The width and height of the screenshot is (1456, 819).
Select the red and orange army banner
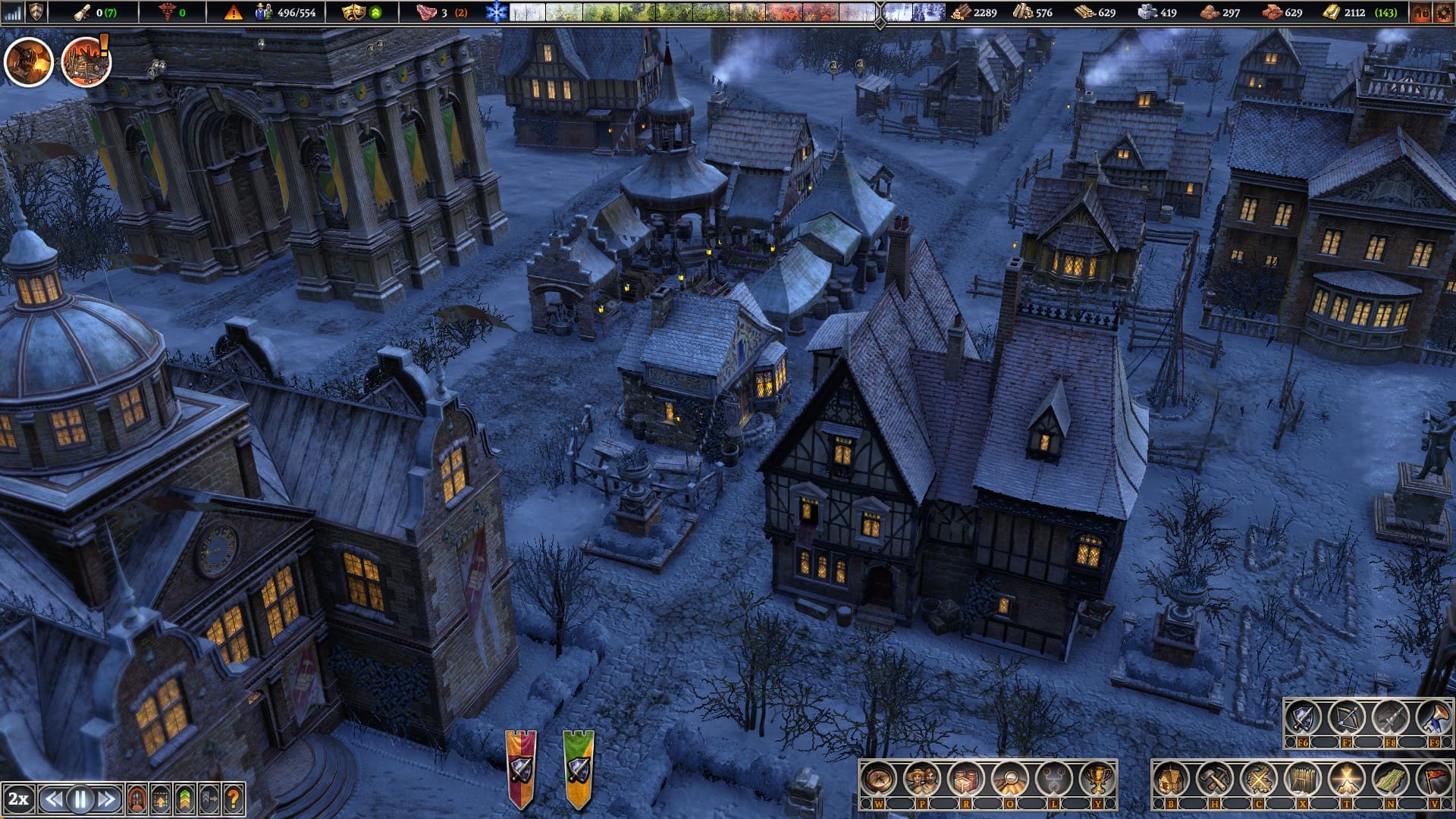coord(521,768)
